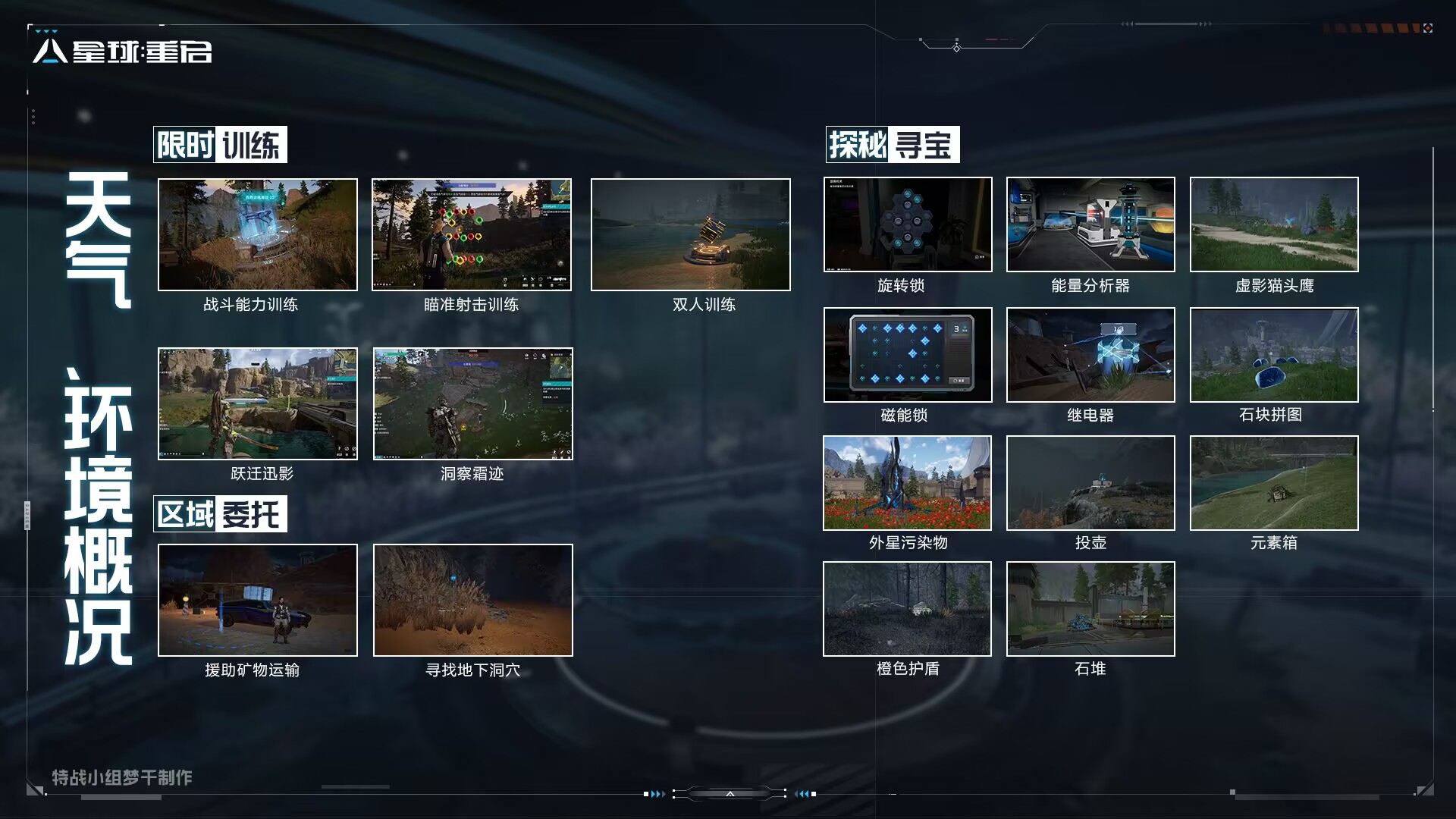Choose the 跃迁迅影 thumbnail

[257, 403]
